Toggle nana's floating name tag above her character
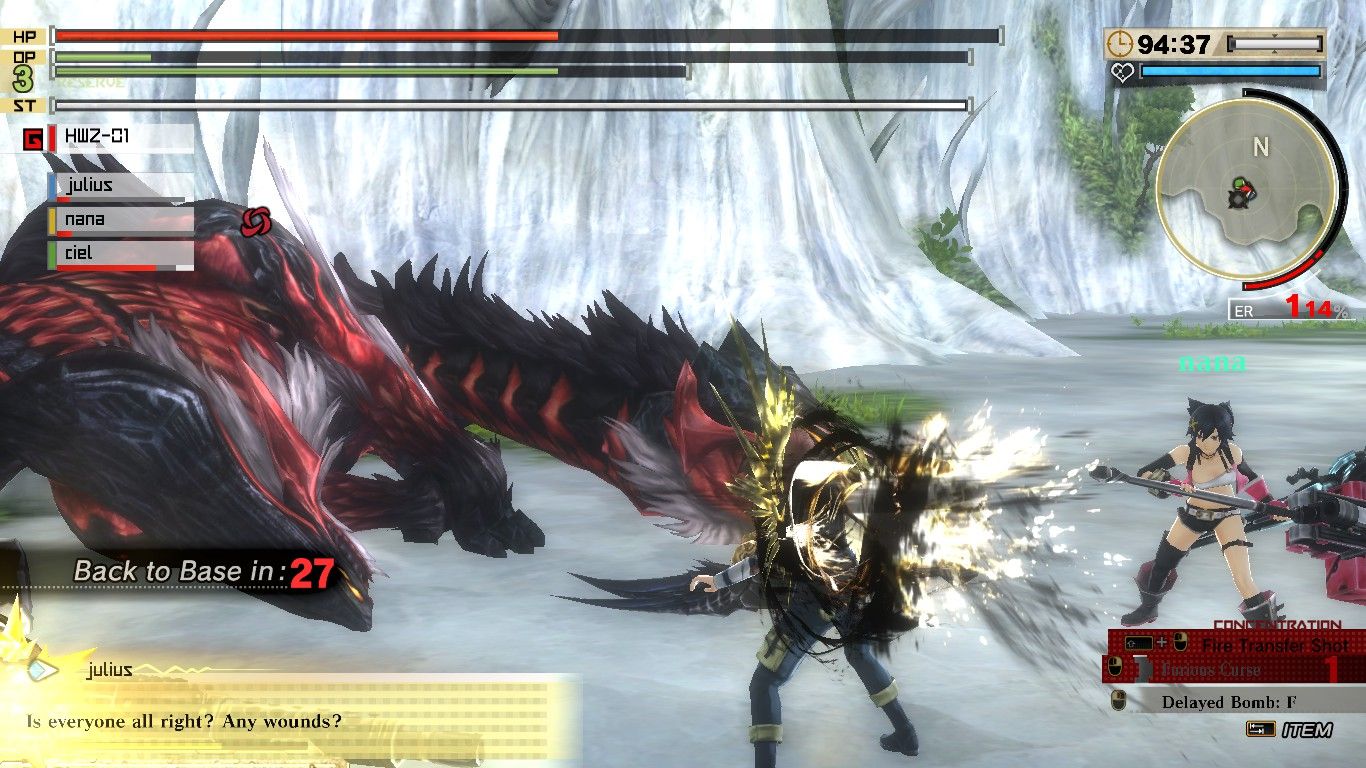This screenshot has width=1366, height=768. pyautogui.click(x=1213, y=364)
